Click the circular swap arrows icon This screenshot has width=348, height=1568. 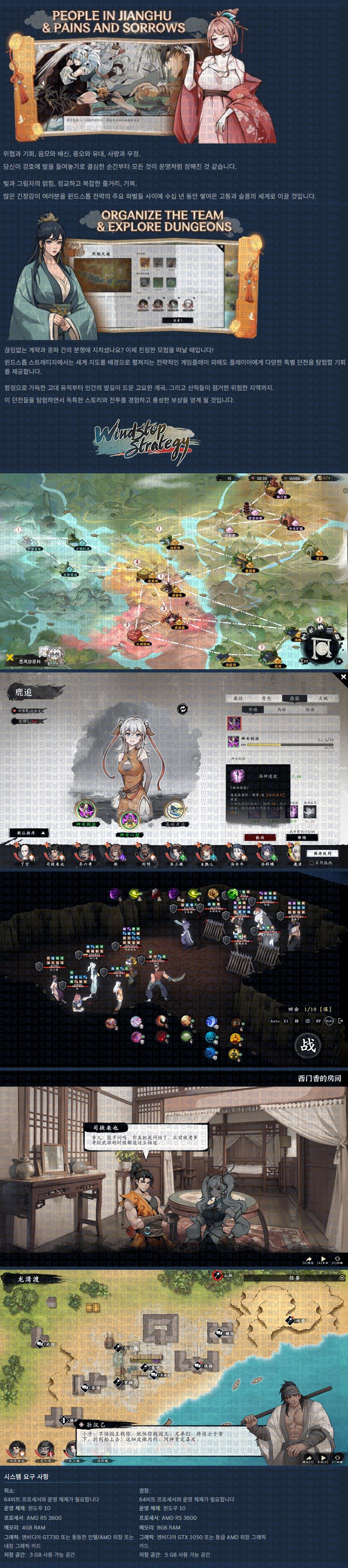[182, 708]
